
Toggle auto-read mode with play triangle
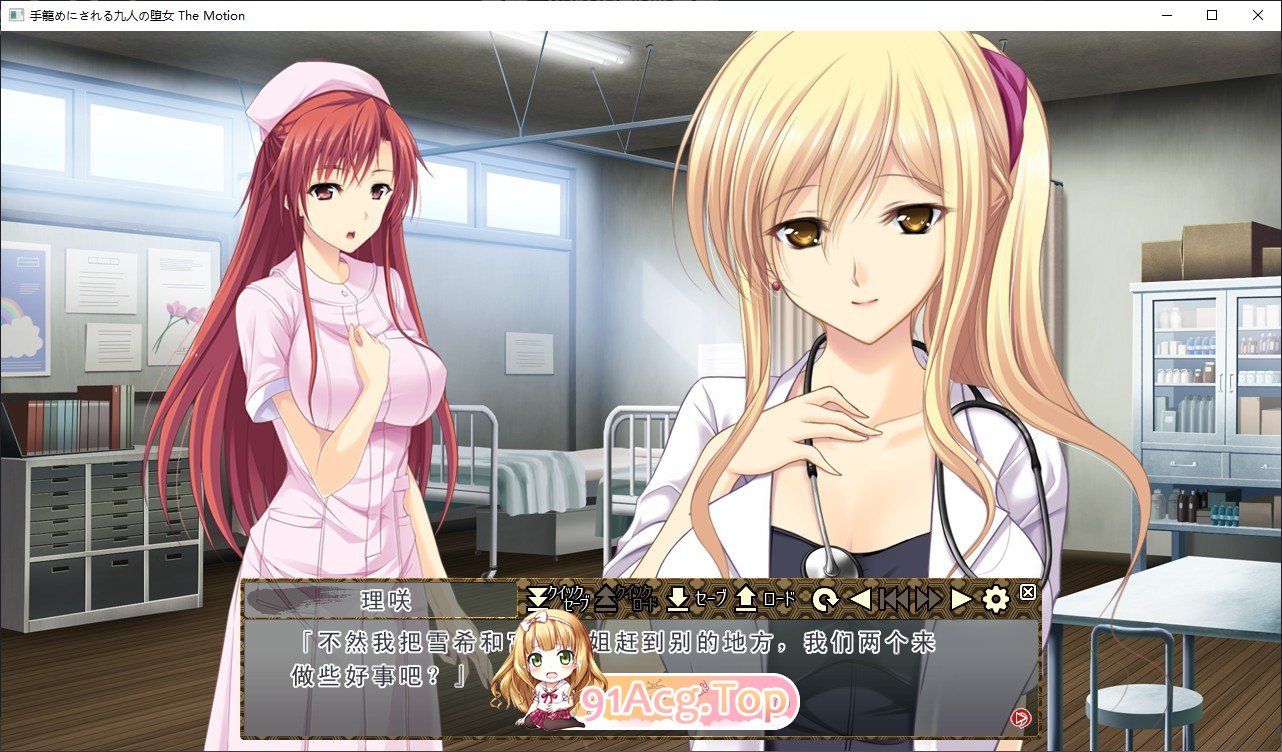[x=962, y=597]
